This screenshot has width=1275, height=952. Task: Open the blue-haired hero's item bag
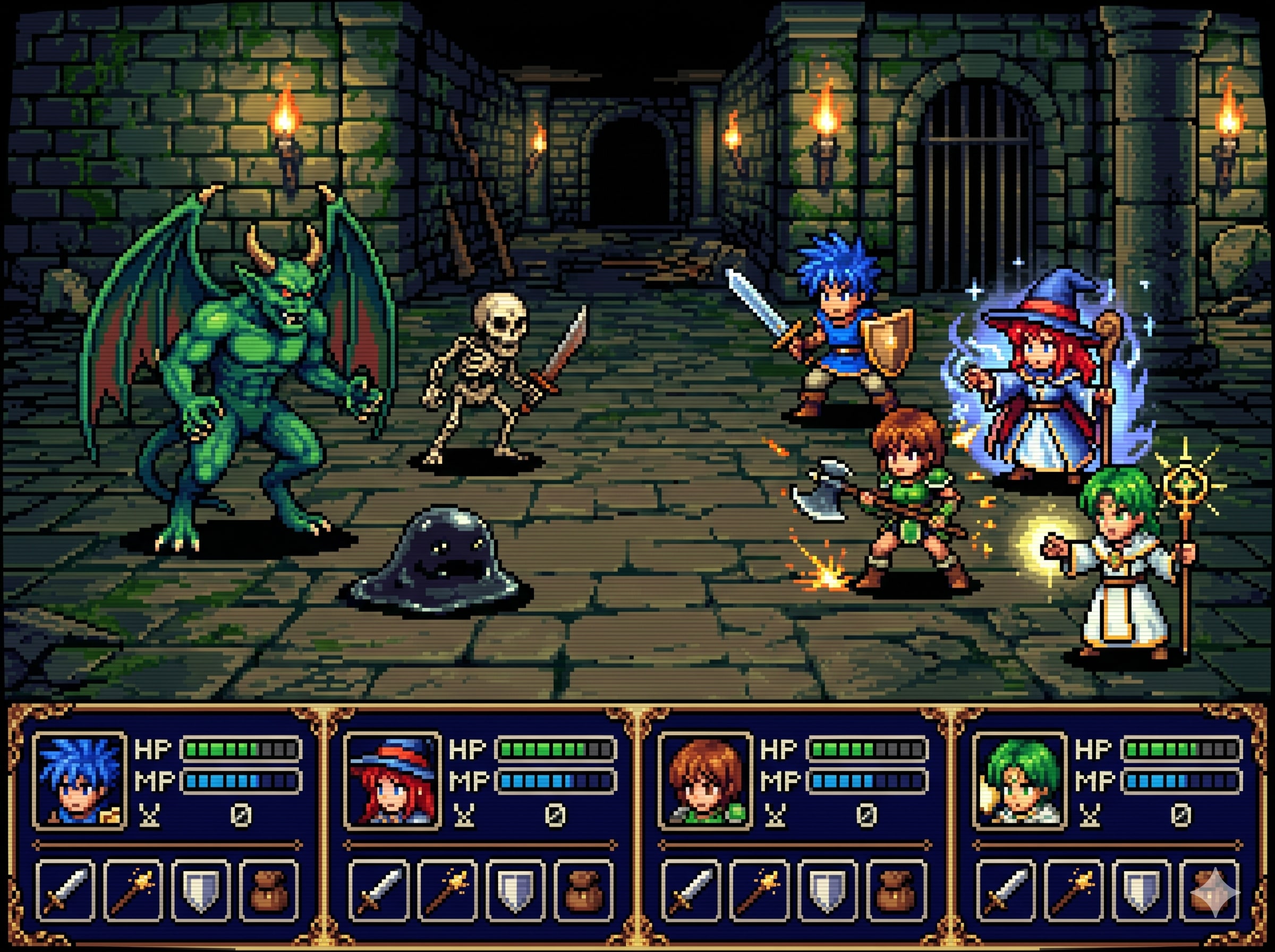[x=268, y=890]
